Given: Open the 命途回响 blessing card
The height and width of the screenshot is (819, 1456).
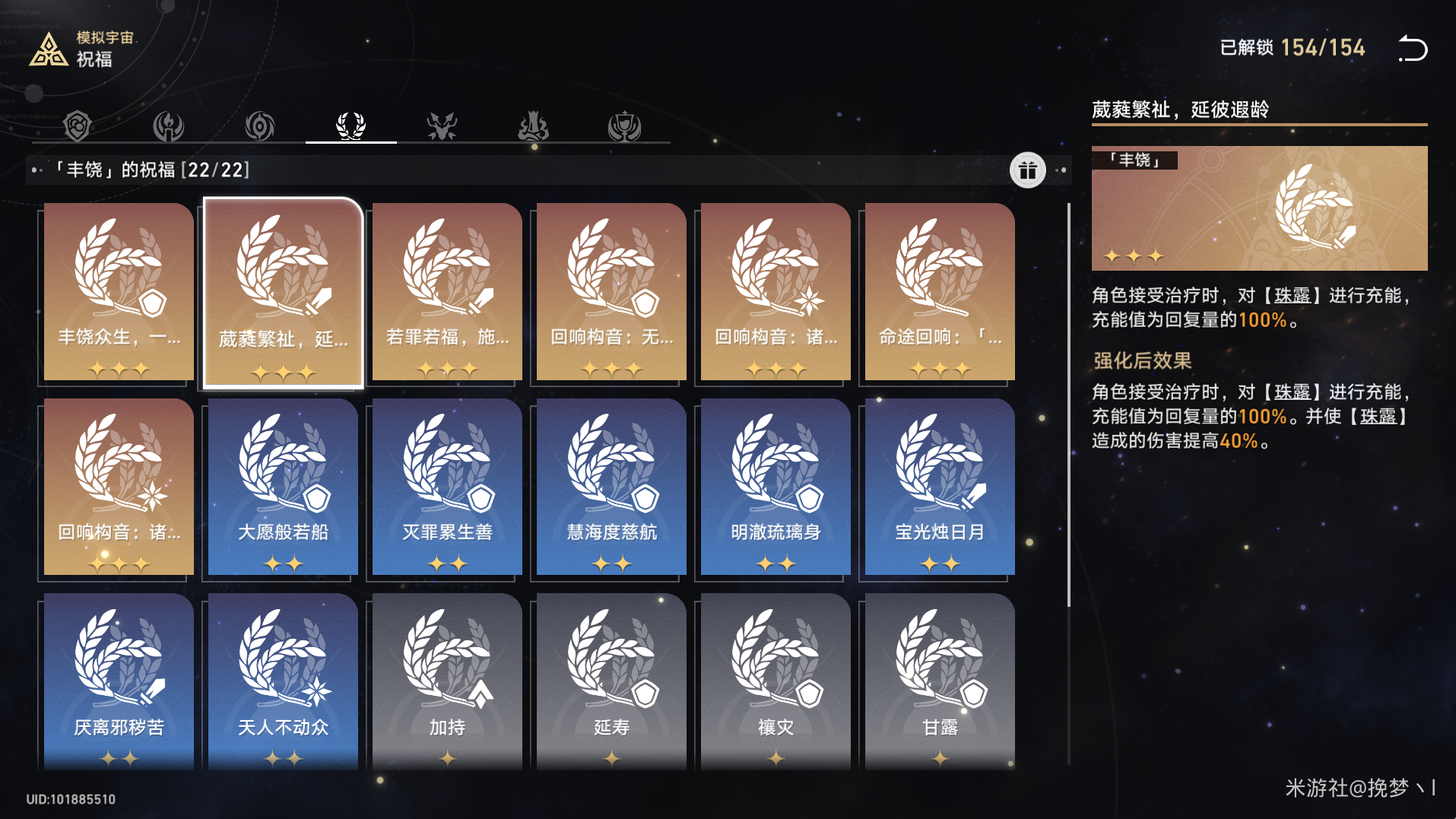Looking at the screenshot, I should (940, 292).
